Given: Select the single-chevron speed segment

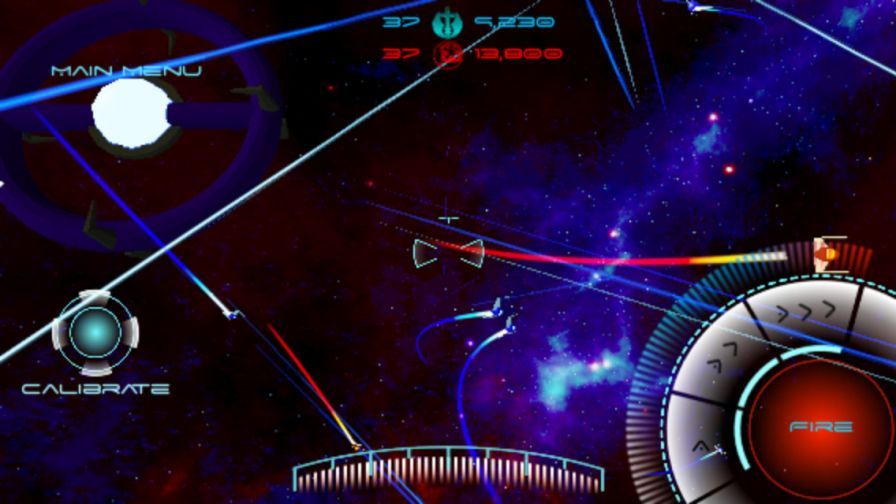Looking at the screenshot, I should click(x=703, y=447).
